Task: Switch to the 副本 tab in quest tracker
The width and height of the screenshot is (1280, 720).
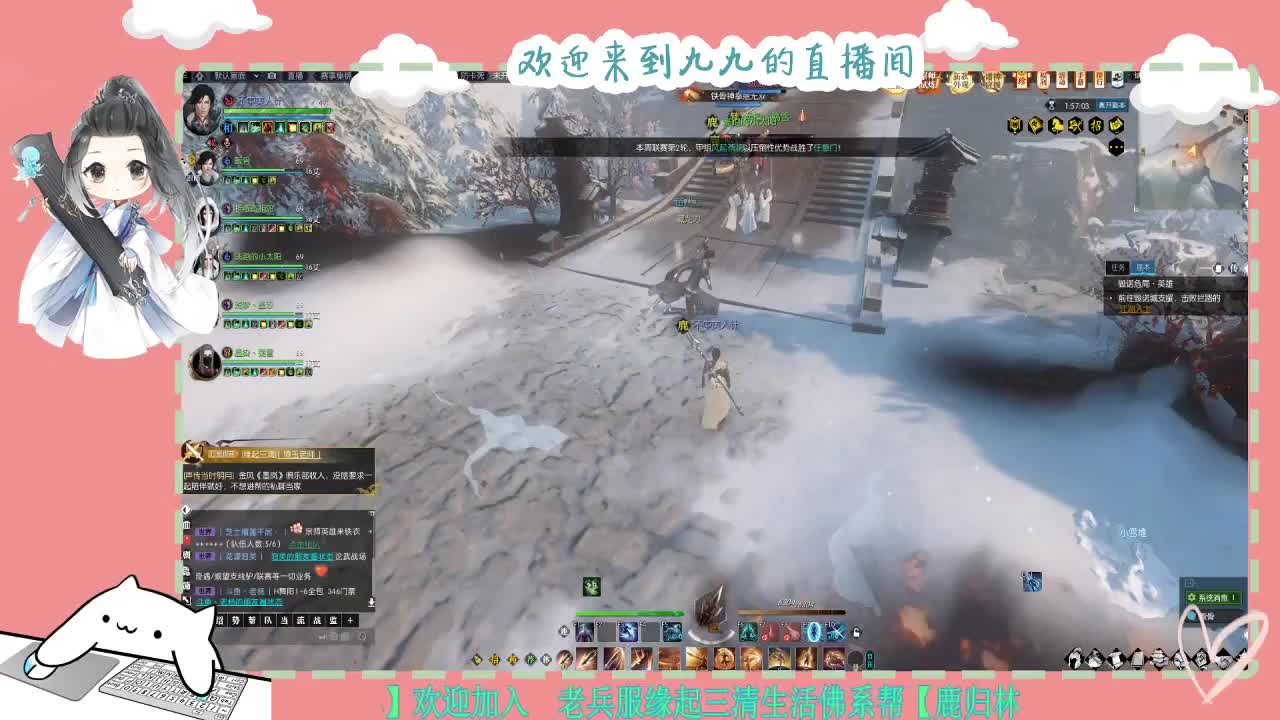Action: [x=1145, y=267]
